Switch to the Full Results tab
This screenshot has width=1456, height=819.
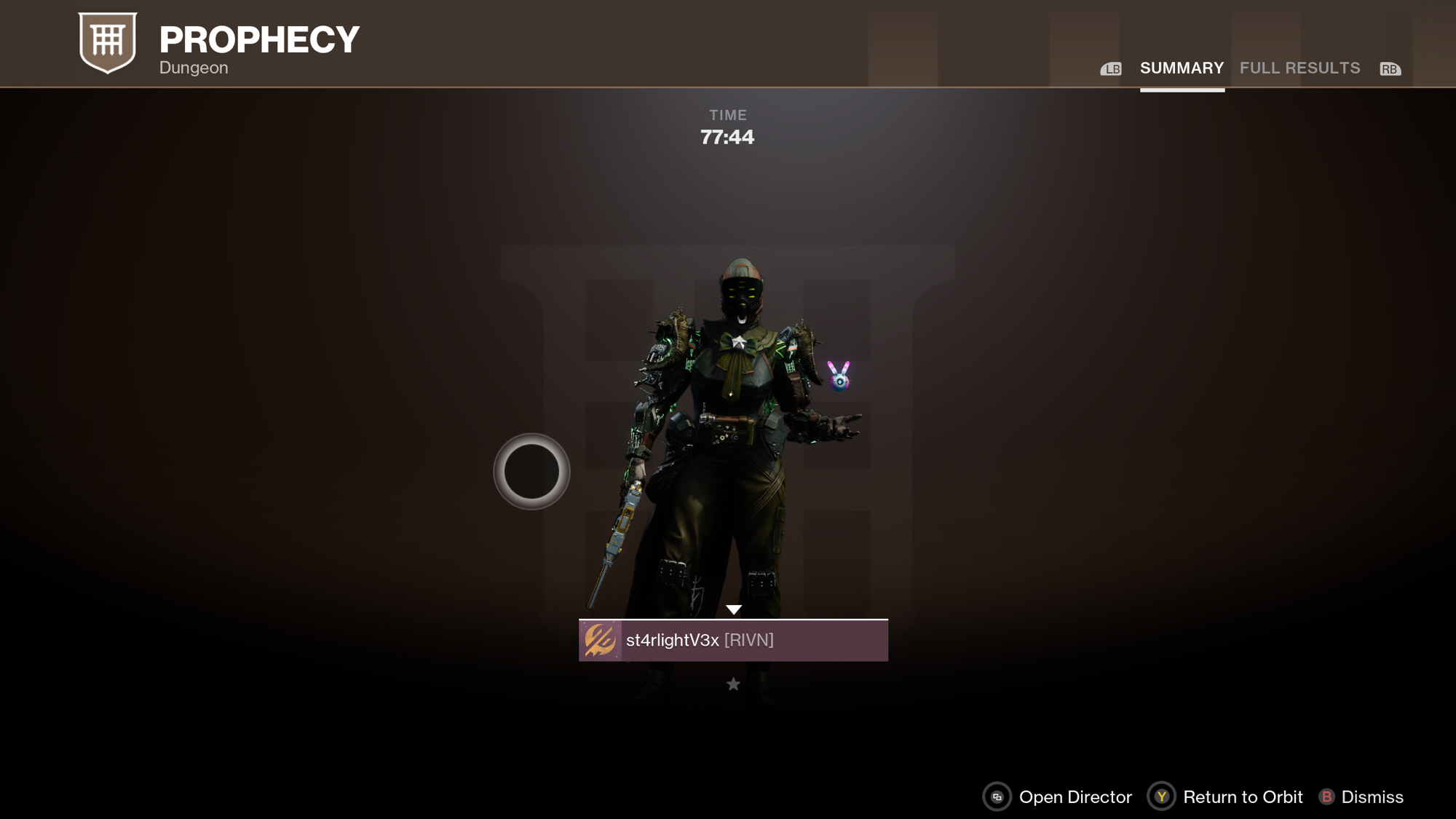(x=1299, y=68)
